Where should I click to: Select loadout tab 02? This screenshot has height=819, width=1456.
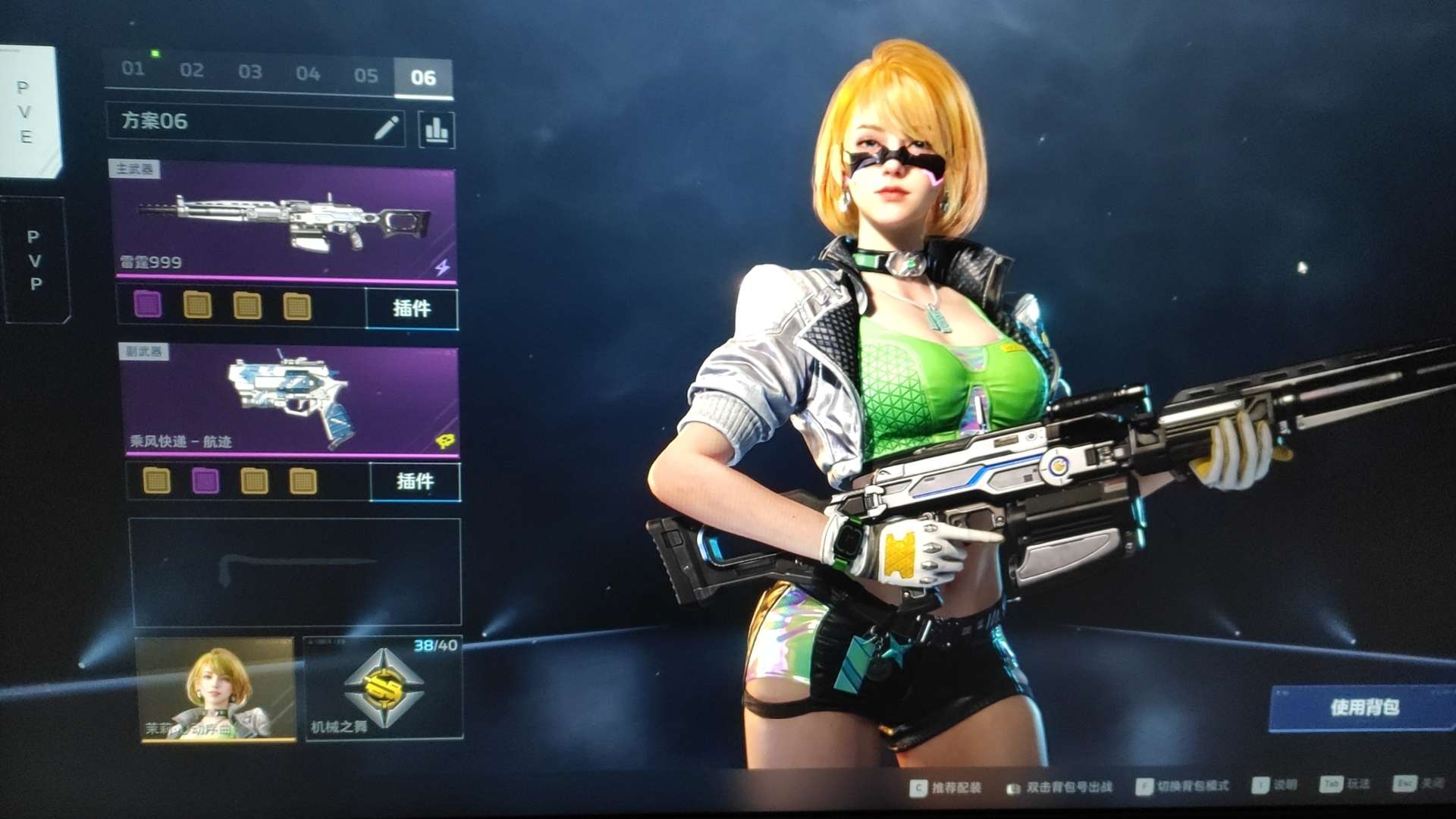tap(192, 71)
